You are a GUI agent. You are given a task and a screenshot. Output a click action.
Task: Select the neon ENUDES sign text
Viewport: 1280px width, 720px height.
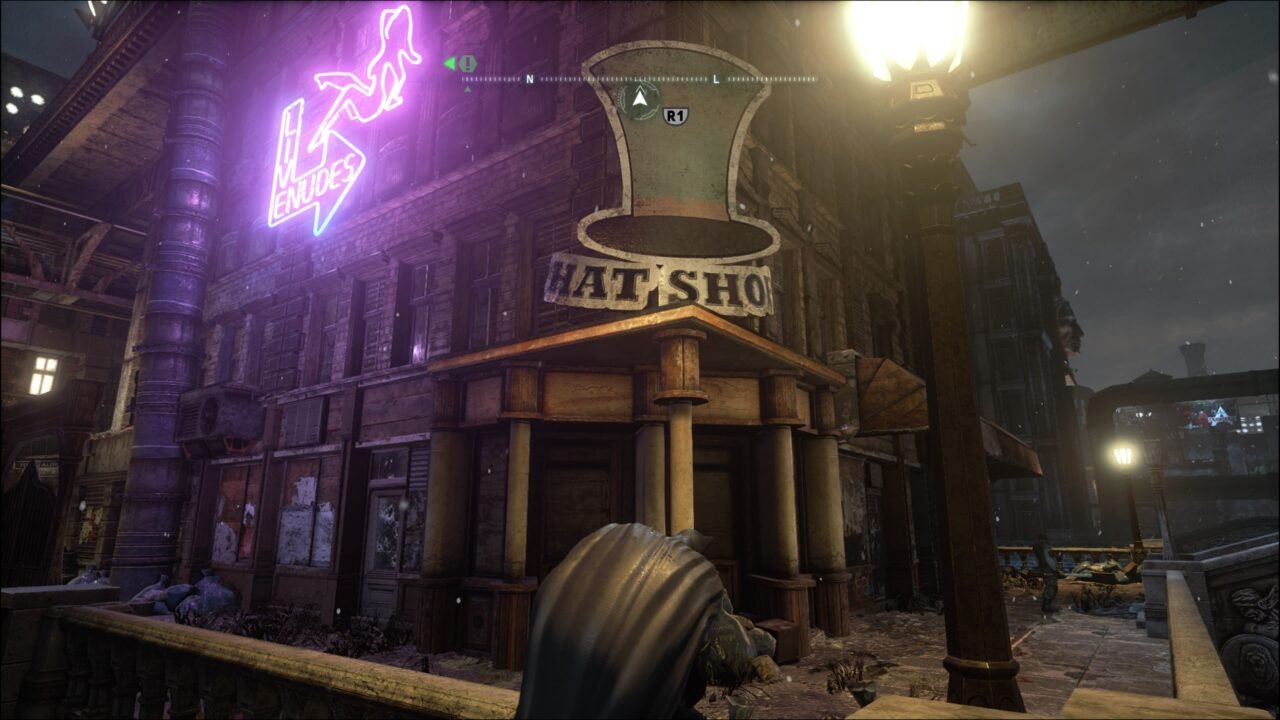point(320,185)
